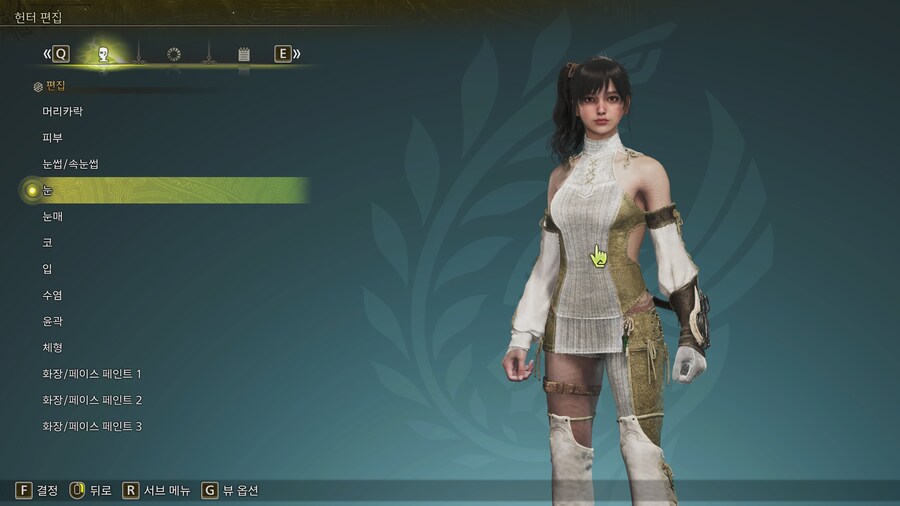Image resolution: width=900 pixels, height=506 pixels.
Task: Switch to the notepad icon tab
Action: point(244,54)
